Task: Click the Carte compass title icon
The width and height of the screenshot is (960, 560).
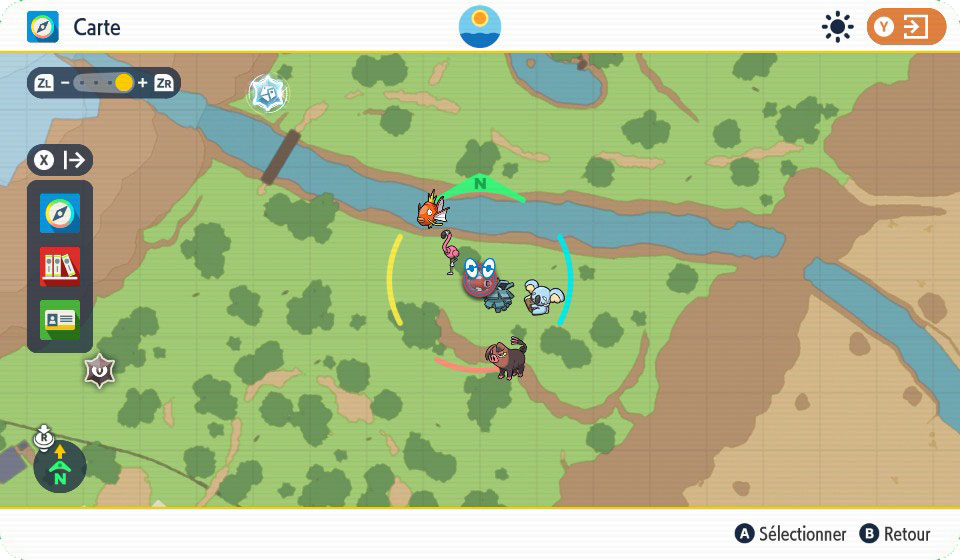Action: point(42,27)
